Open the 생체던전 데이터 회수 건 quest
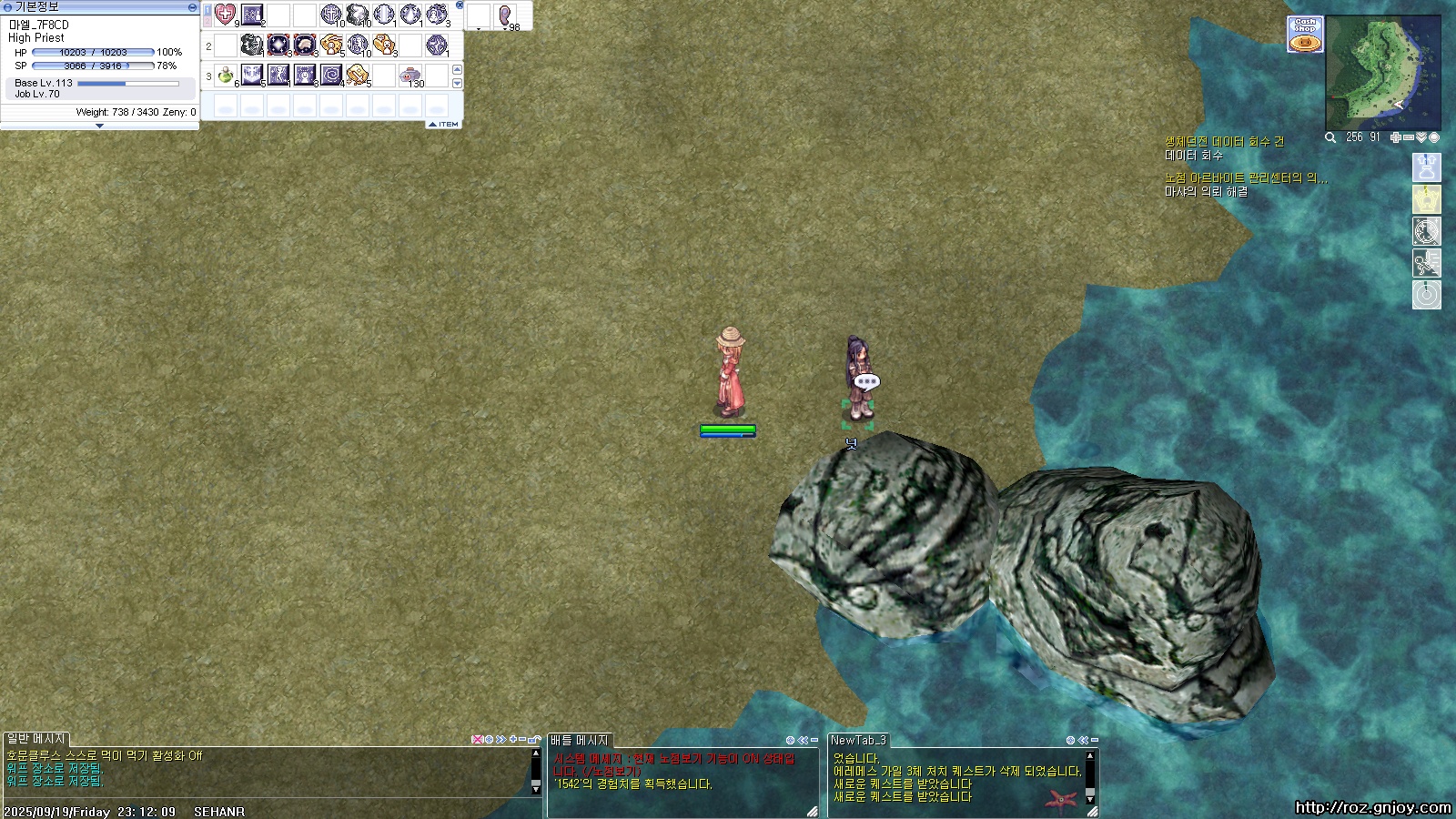The height and width of the screenshot is (819, 1456). tap(1224, 142)
